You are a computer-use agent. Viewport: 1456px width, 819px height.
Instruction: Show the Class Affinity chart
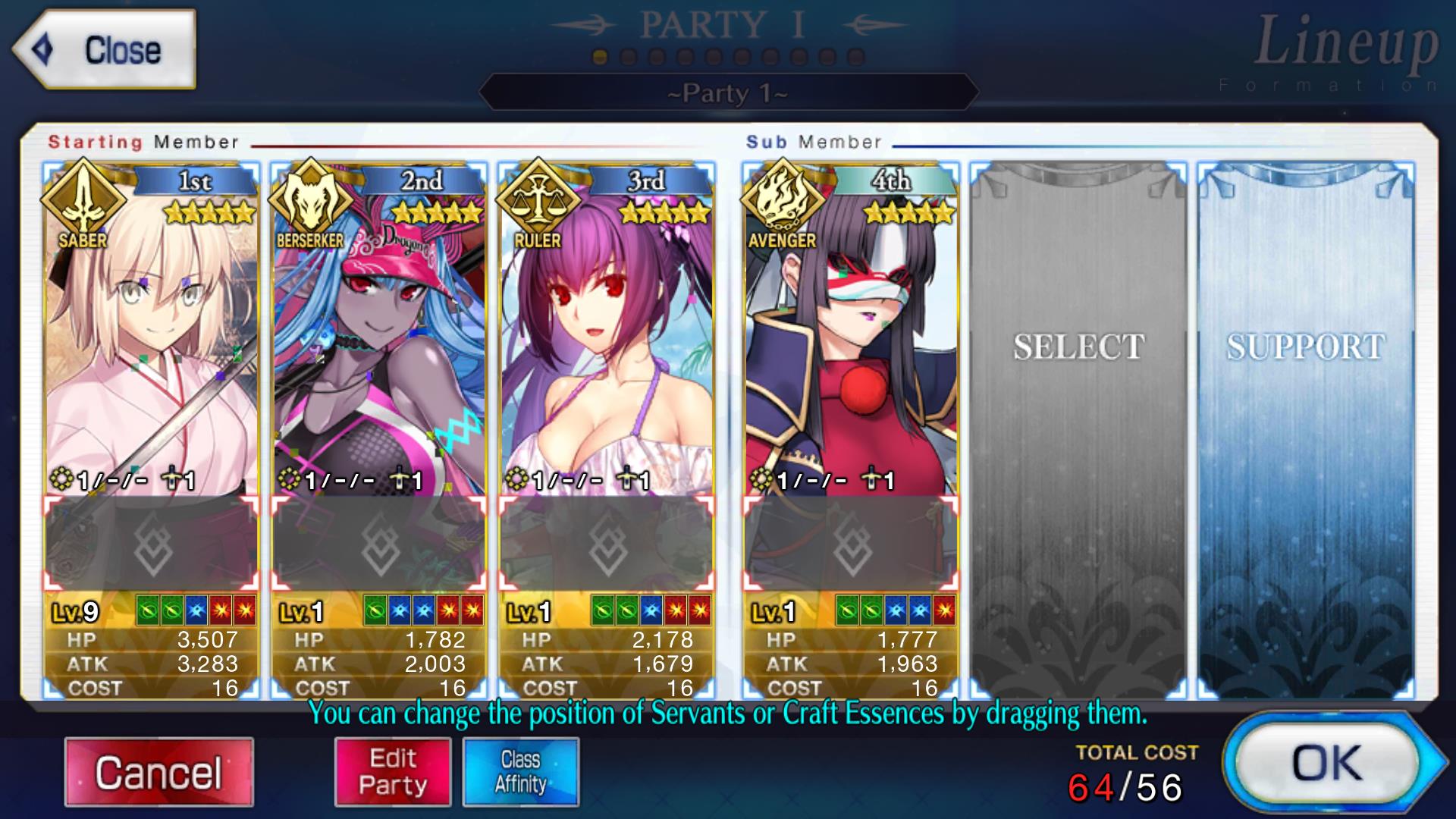pos(521,772)
